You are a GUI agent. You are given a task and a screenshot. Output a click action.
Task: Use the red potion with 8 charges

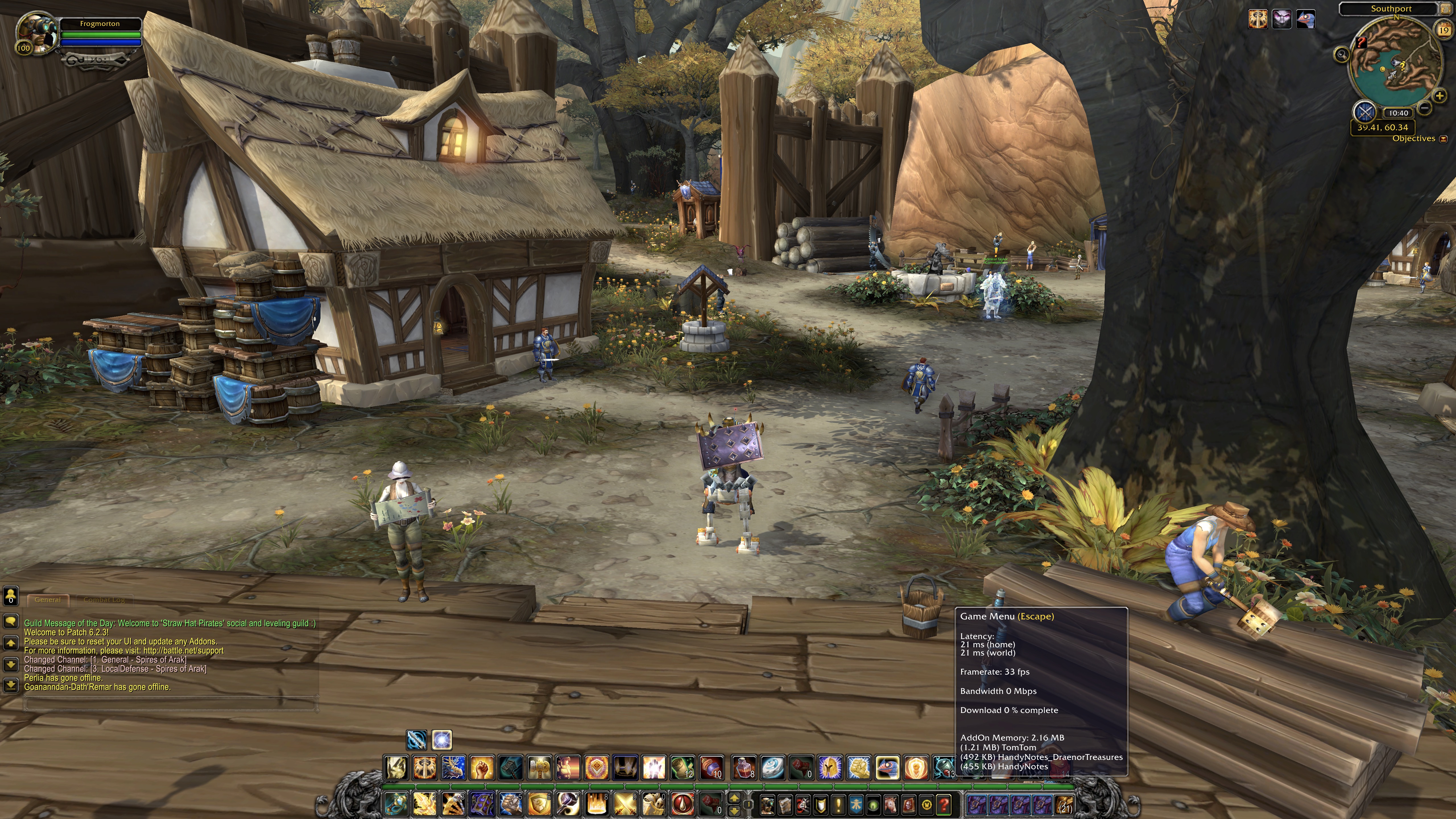click(743, 768)
